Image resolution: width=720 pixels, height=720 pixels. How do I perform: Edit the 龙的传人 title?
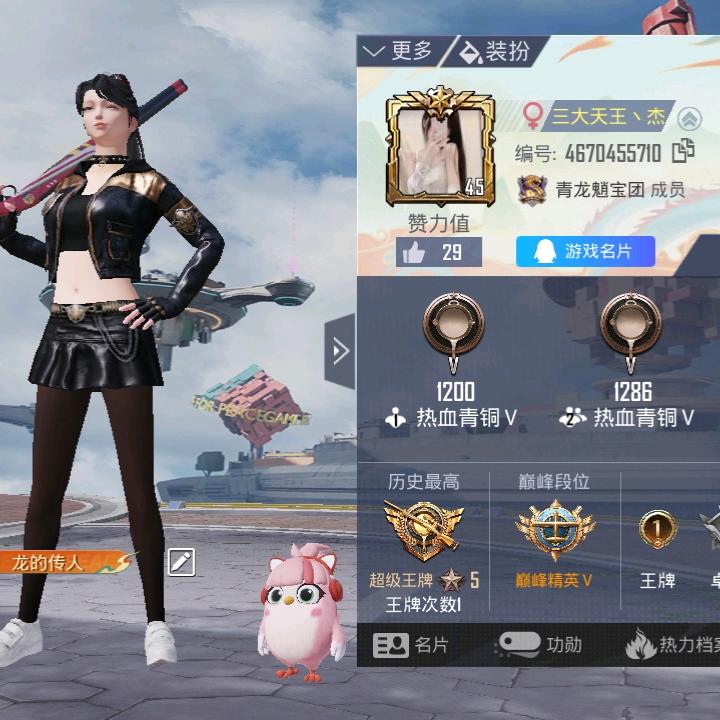180,563
